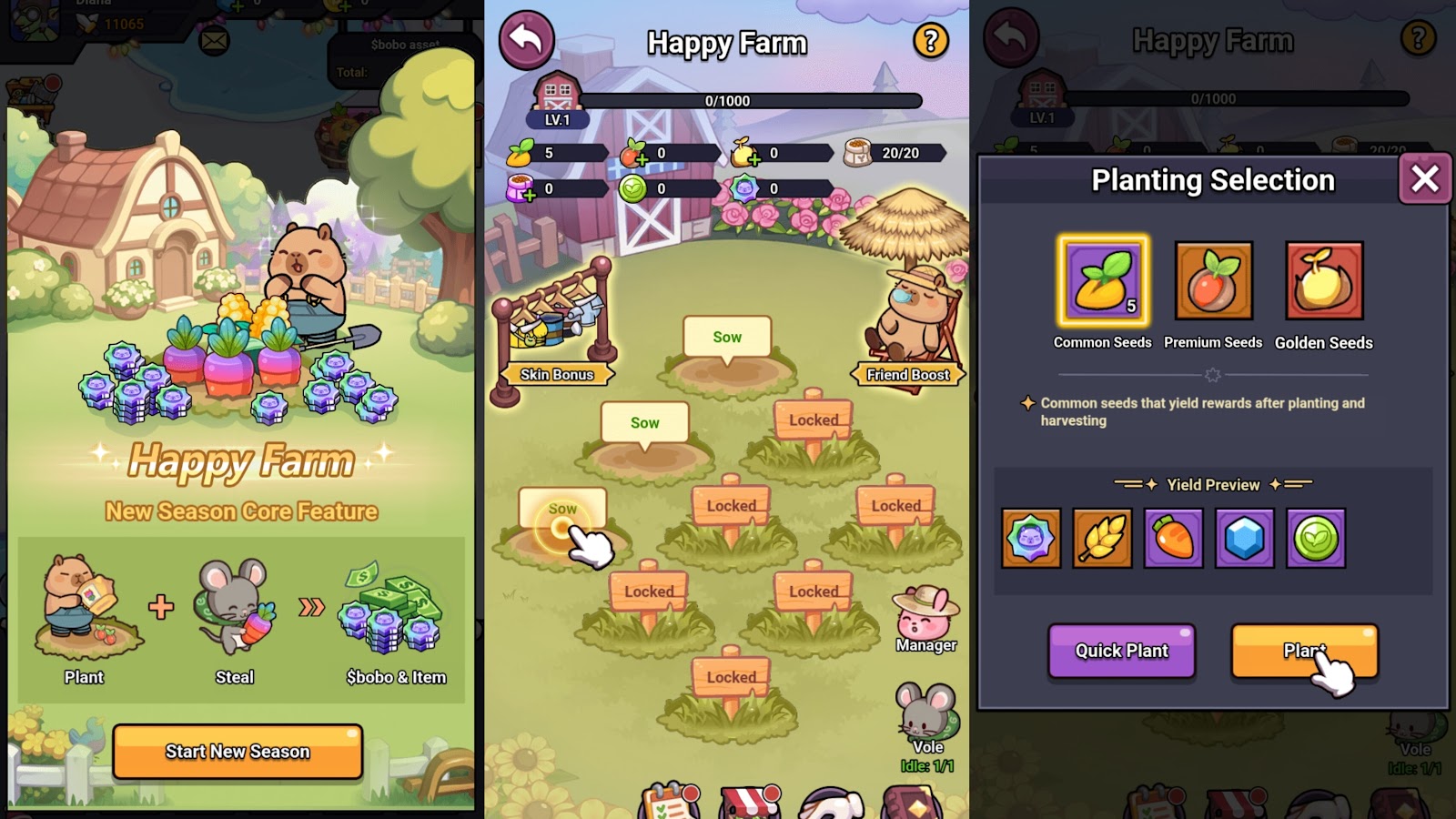Preview the blue gem yield reward
Viewport: 1456px width, 819px height.
pyautogui.click(x=1244, y=539)
